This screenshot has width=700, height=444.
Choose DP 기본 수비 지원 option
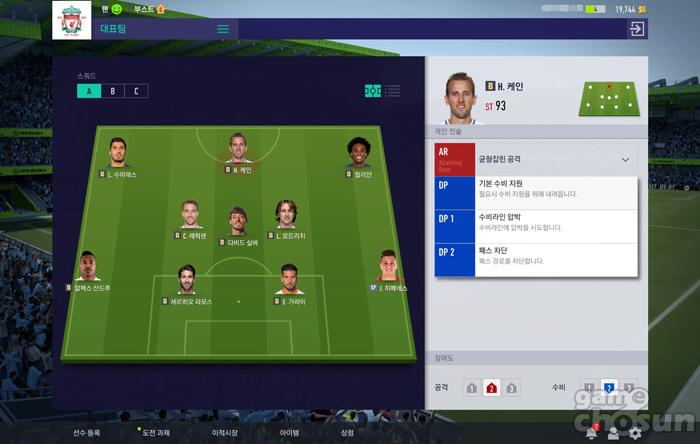537,191
